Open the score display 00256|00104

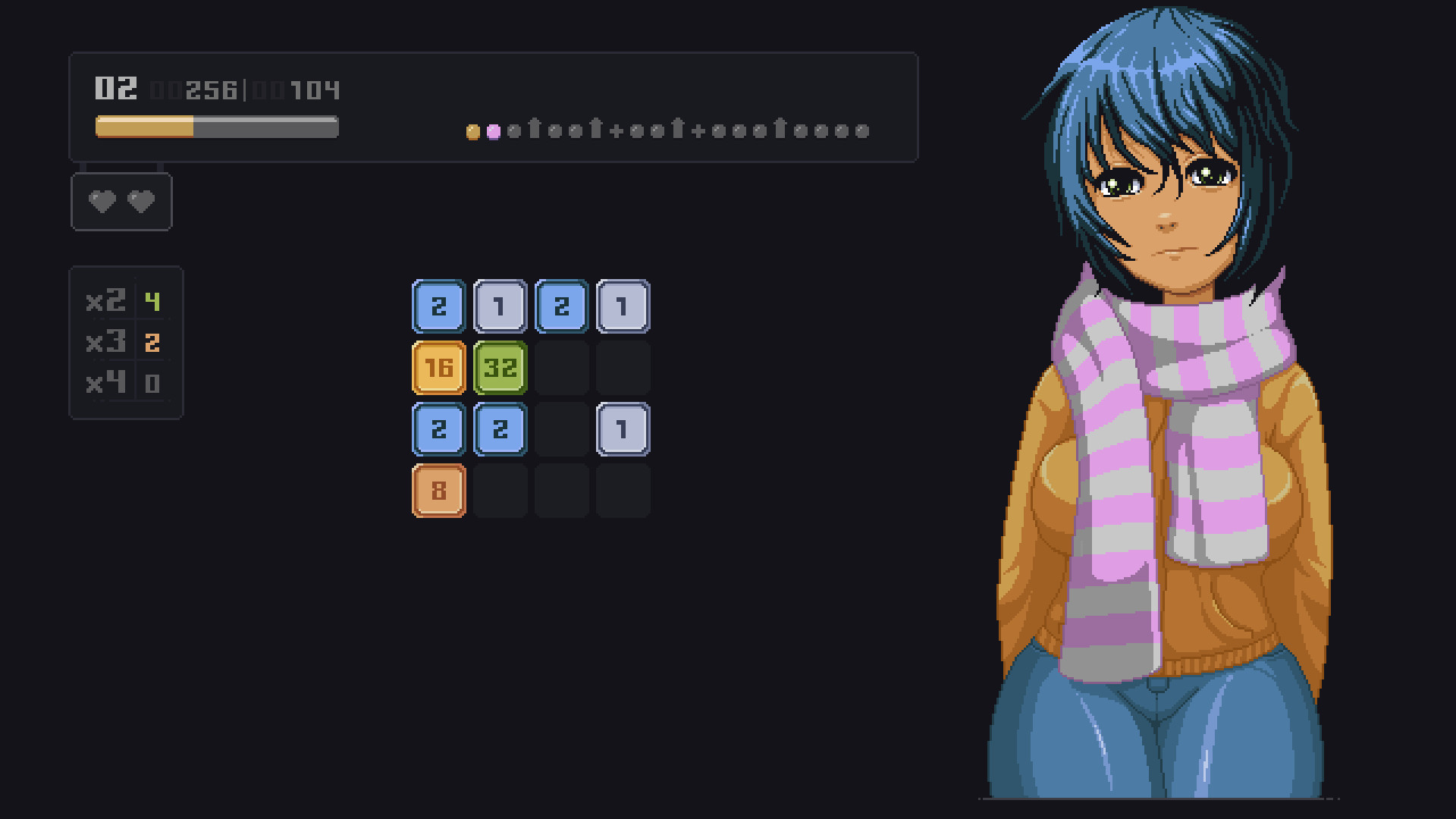(246, 90)
